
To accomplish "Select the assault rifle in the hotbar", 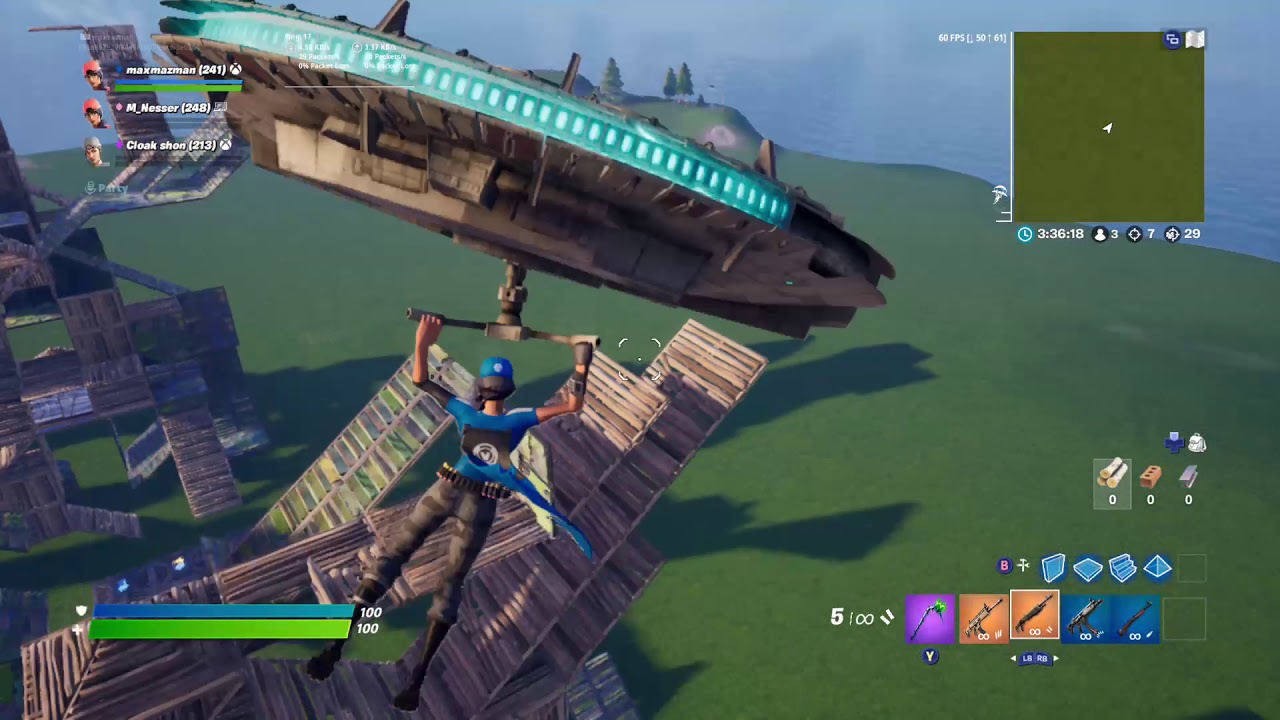I will point(982,619).
